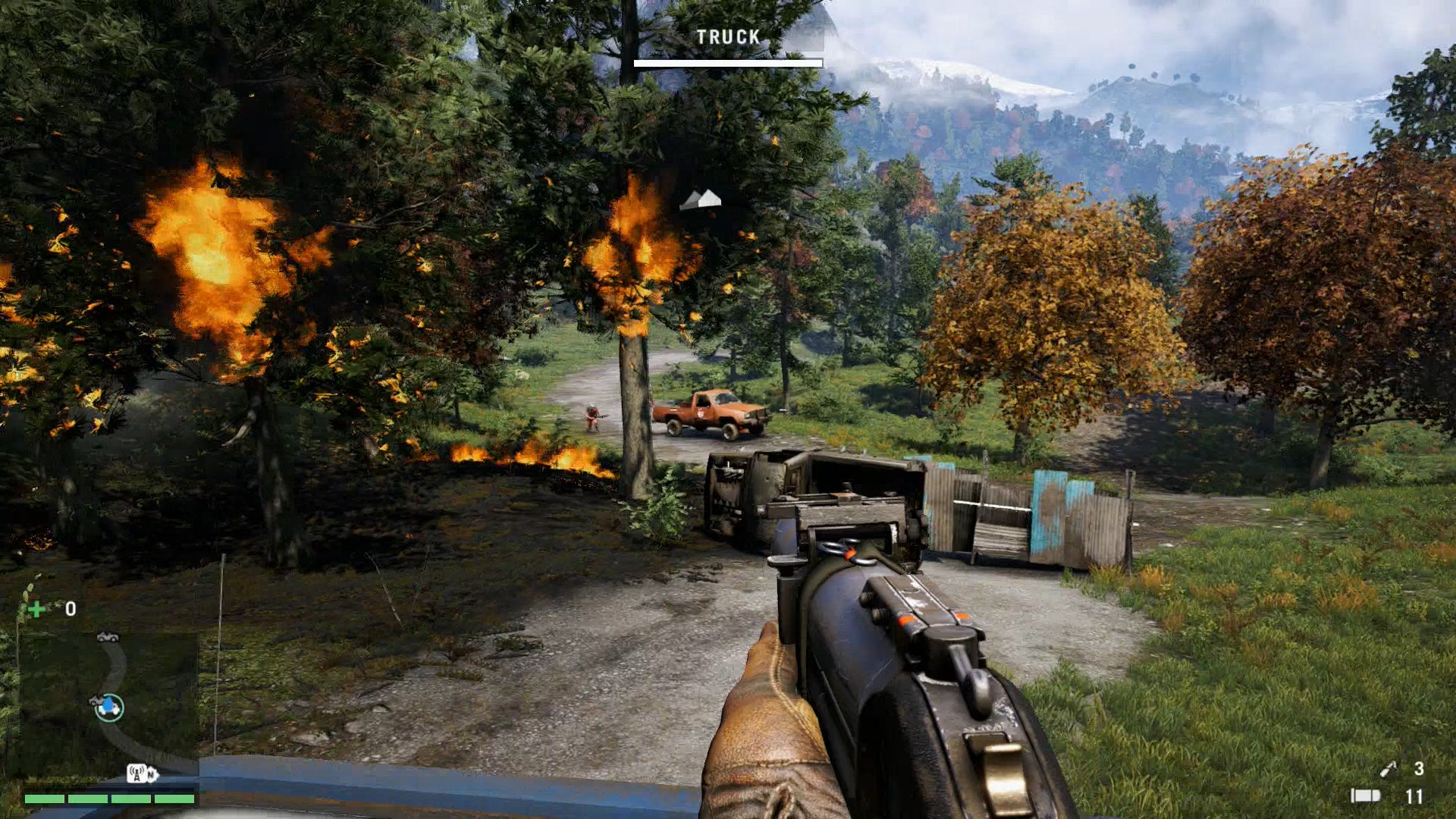Viewport: 1456px width, 819px height.
Task: Click the ammo count showing 11
Action: coord(1414,795)
